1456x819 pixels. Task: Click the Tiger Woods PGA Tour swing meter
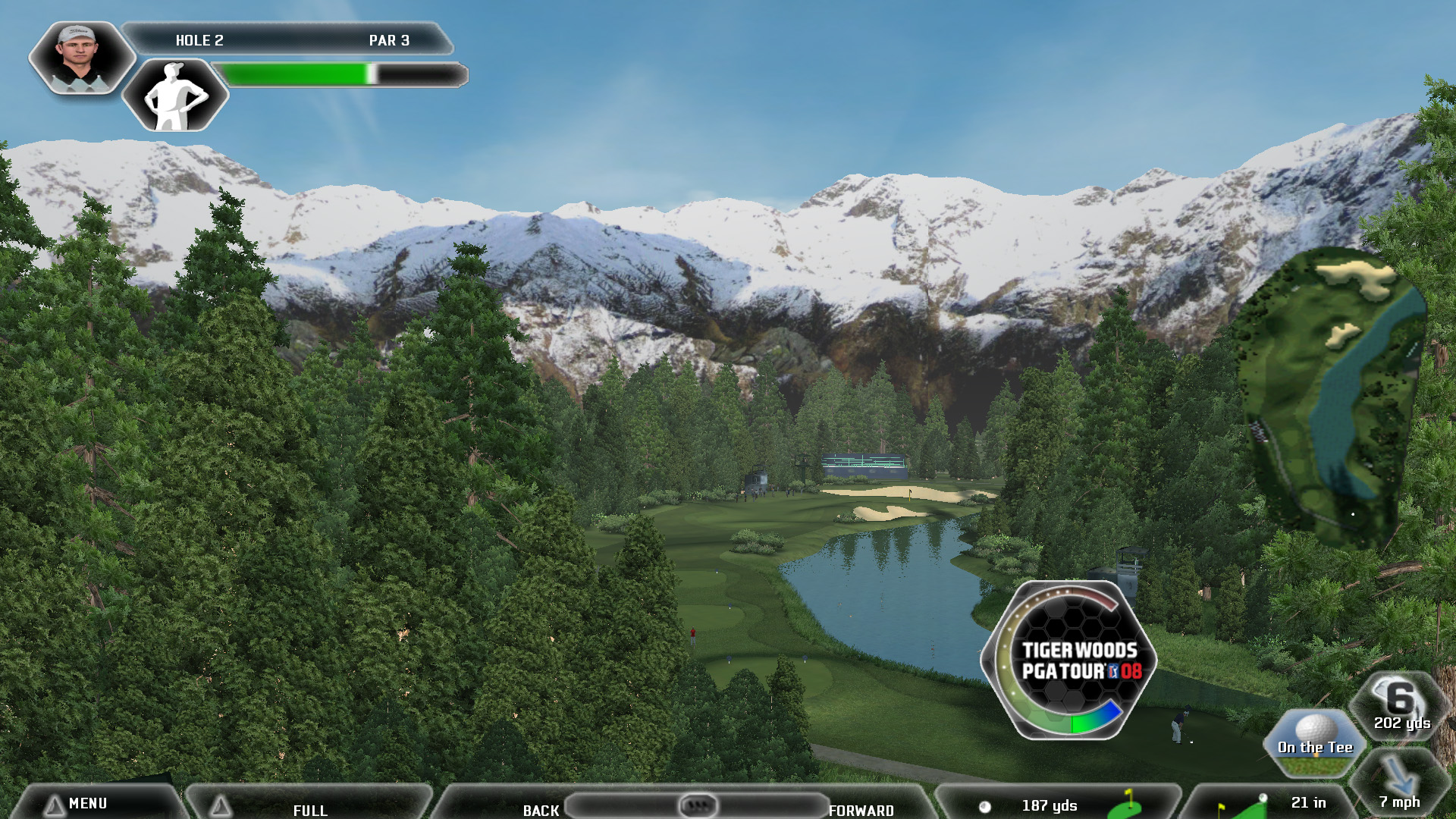point(1069,660)
